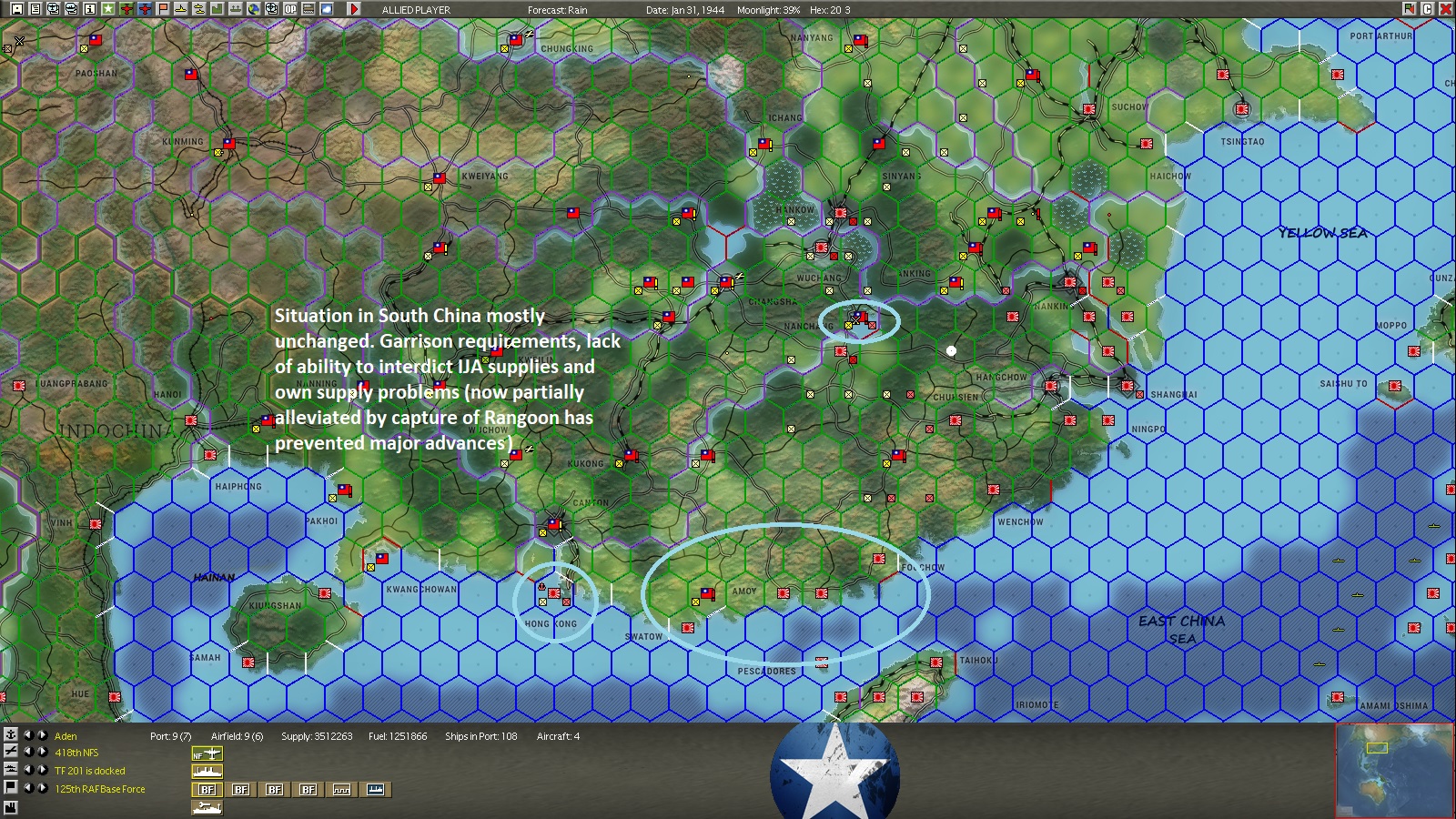
Task: Click the right arrow next to Aden
Action: [42, 735]
